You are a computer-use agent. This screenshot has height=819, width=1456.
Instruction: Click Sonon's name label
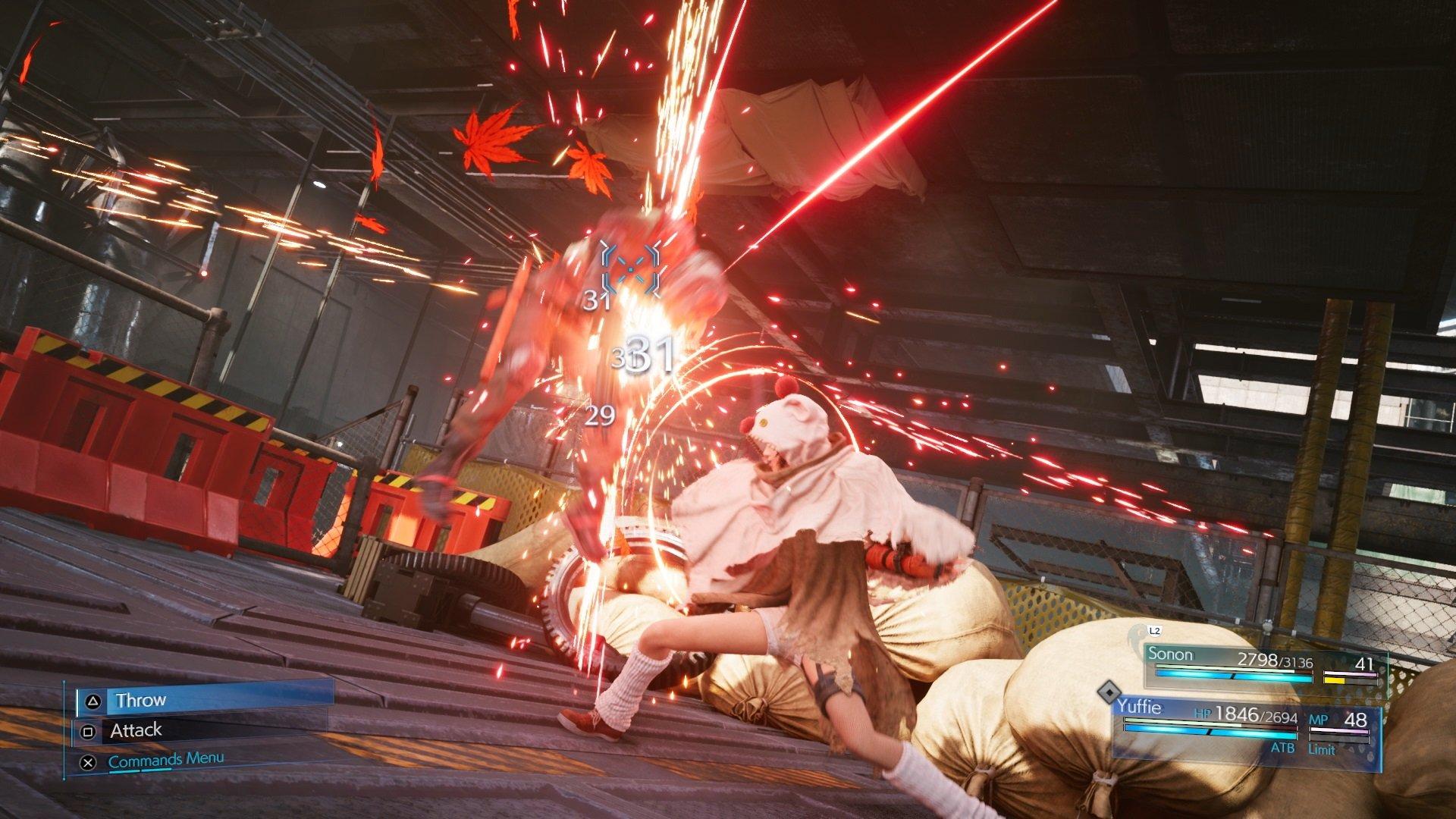(1173, 655)
